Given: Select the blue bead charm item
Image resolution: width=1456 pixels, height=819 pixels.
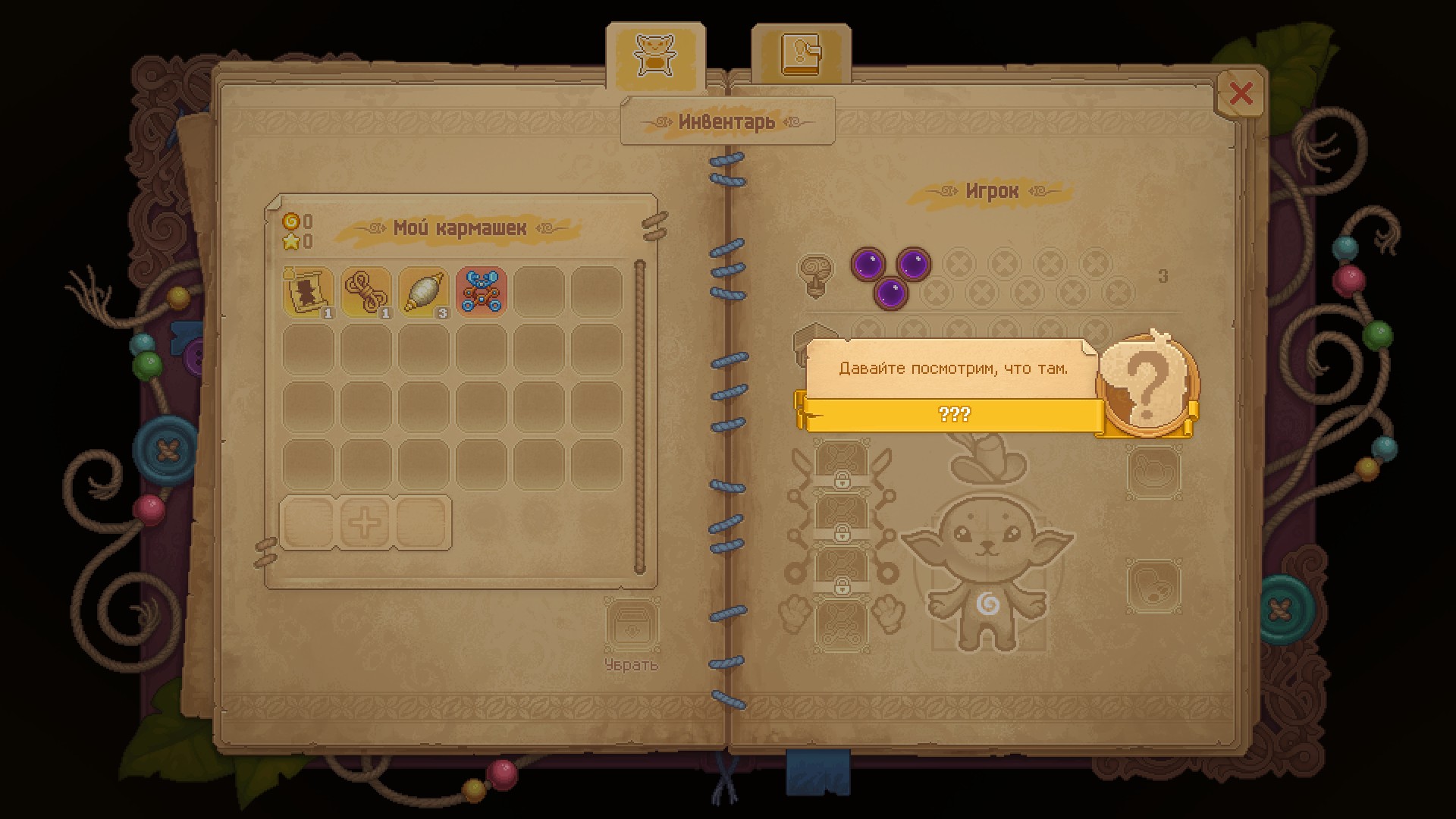Looking at the screenshot, I should 481,291.
